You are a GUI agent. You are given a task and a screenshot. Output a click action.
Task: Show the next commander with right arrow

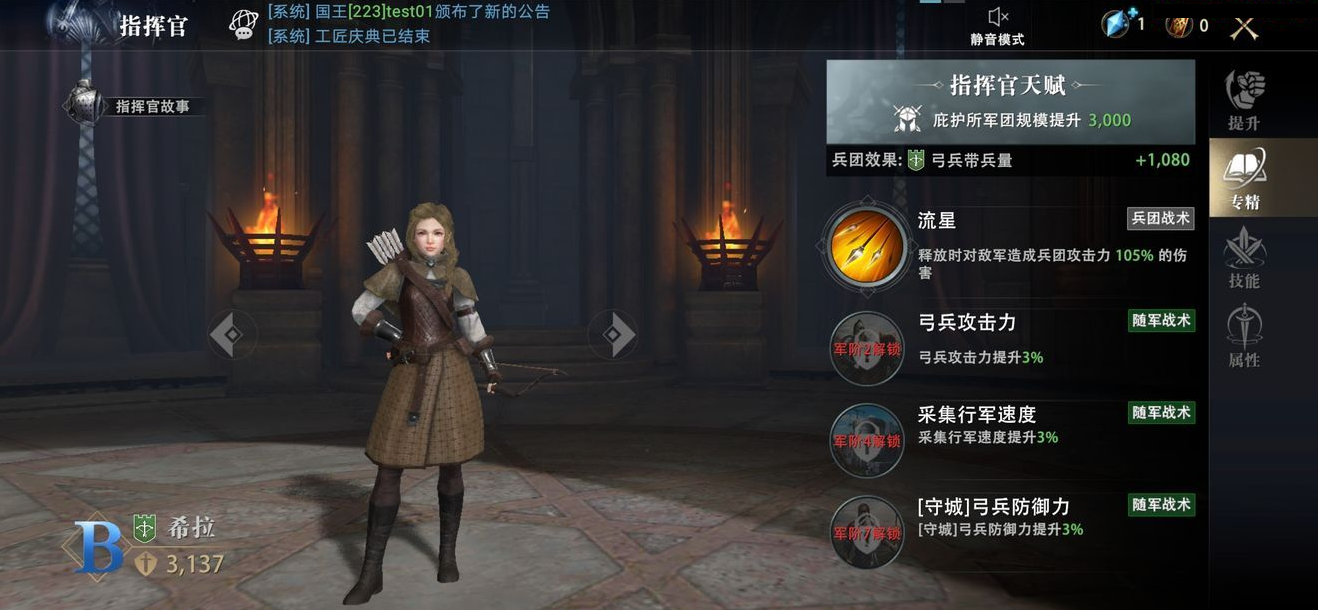pyautogui.click(x=613, y=334)
